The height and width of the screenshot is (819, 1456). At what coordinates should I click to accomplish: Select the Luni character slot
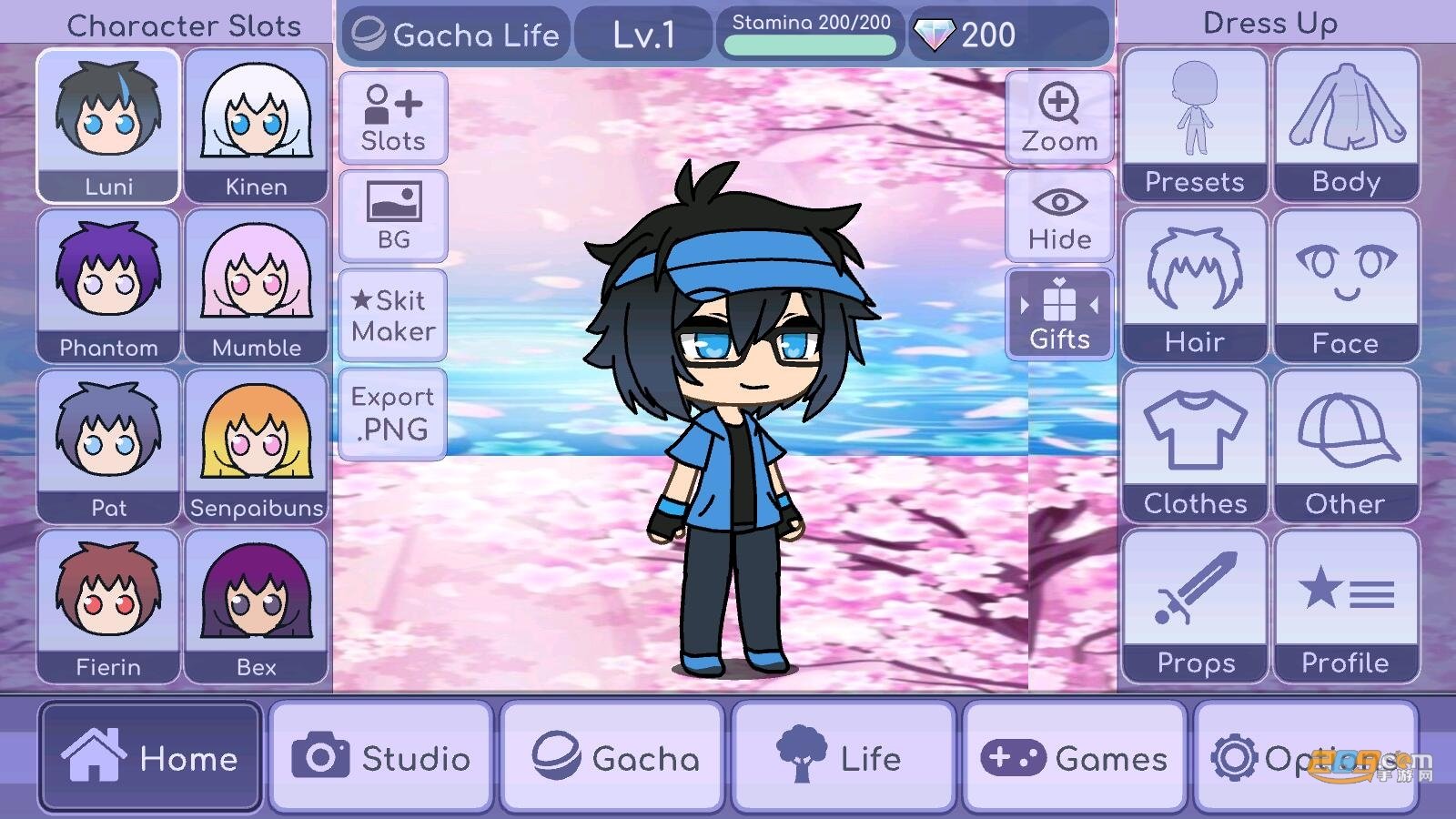point(108,126)
